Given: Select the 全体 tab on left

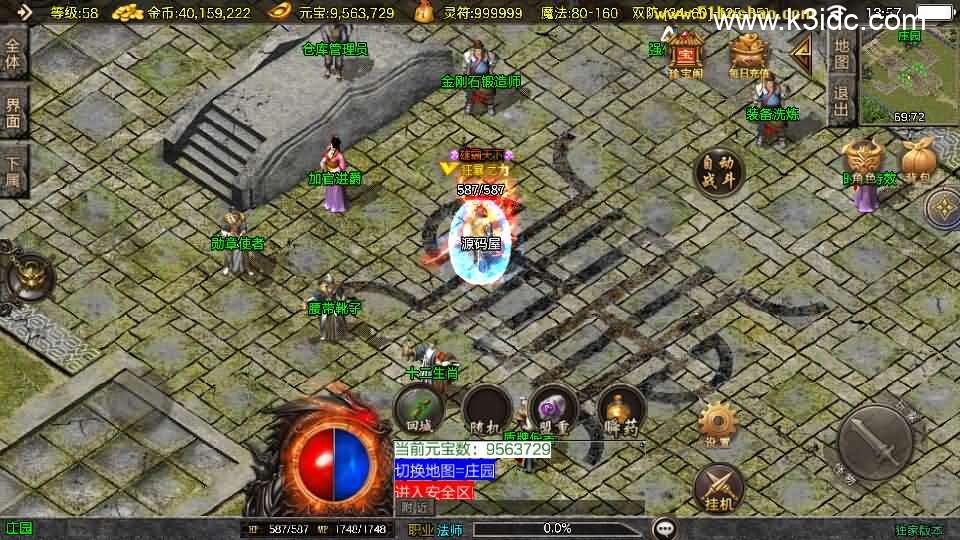Looking at the screenshot, I should coord(13,53).
